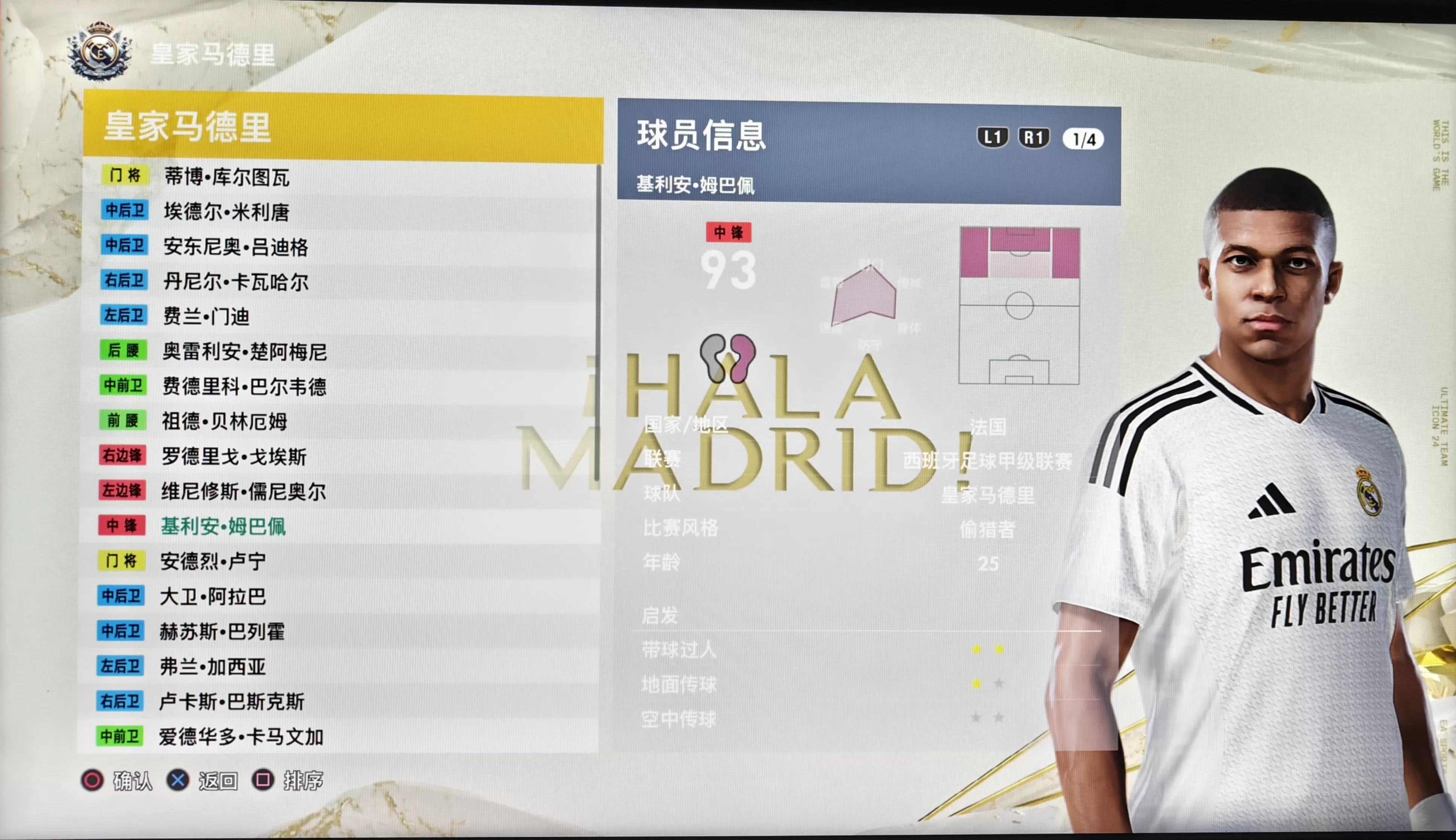Select backup goalkeeper 安德烈•卢宁

pyautogui.click(x=213, y=561)
